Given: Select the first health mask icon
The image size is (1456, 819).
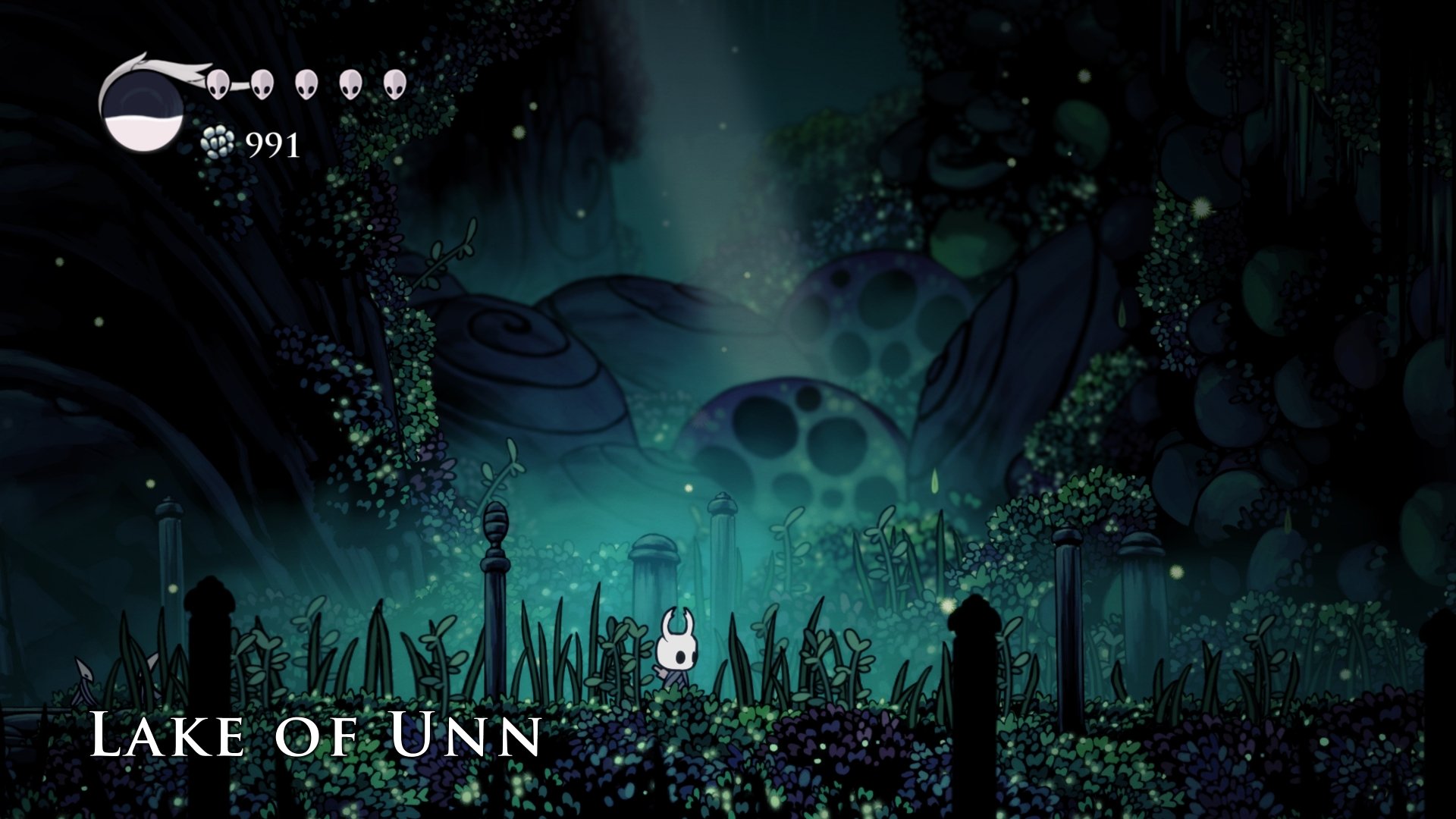Looking at the screenshot, I should click(216, 86).
